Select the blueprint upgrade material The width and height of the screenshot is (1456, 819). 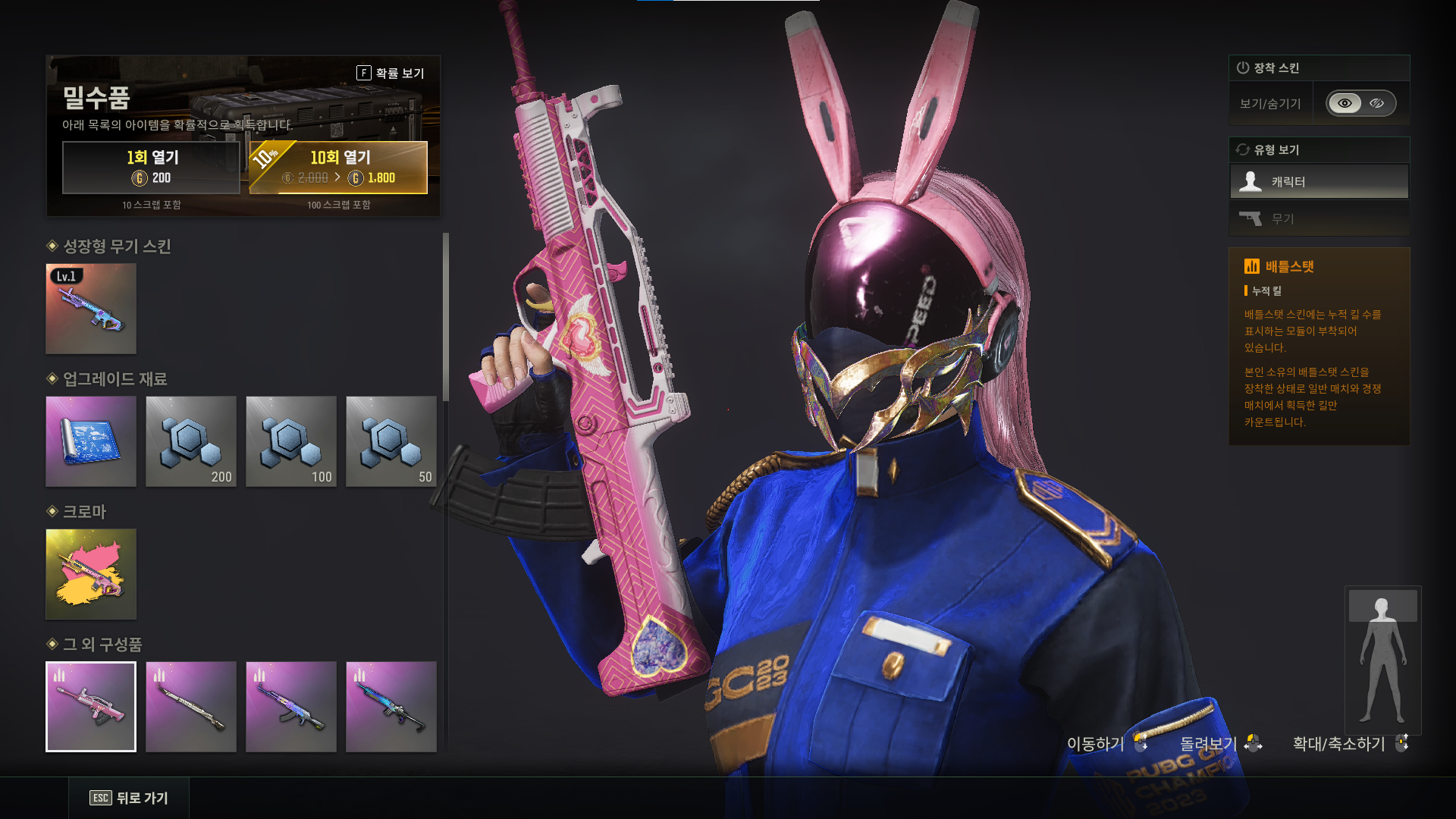[91, 441]
